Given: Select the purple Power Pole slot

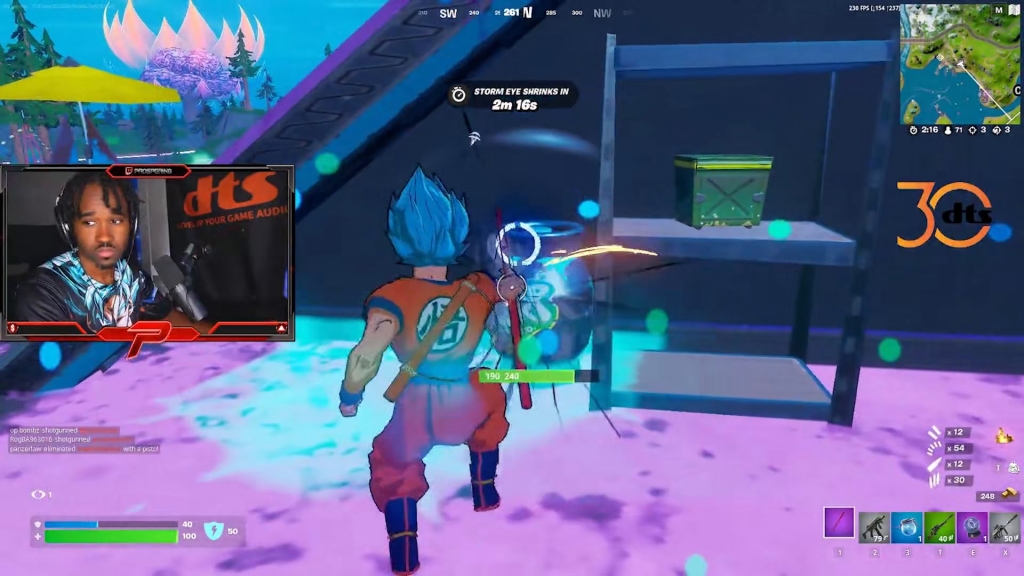Looking at the screenshot, I should coord(839,523).
